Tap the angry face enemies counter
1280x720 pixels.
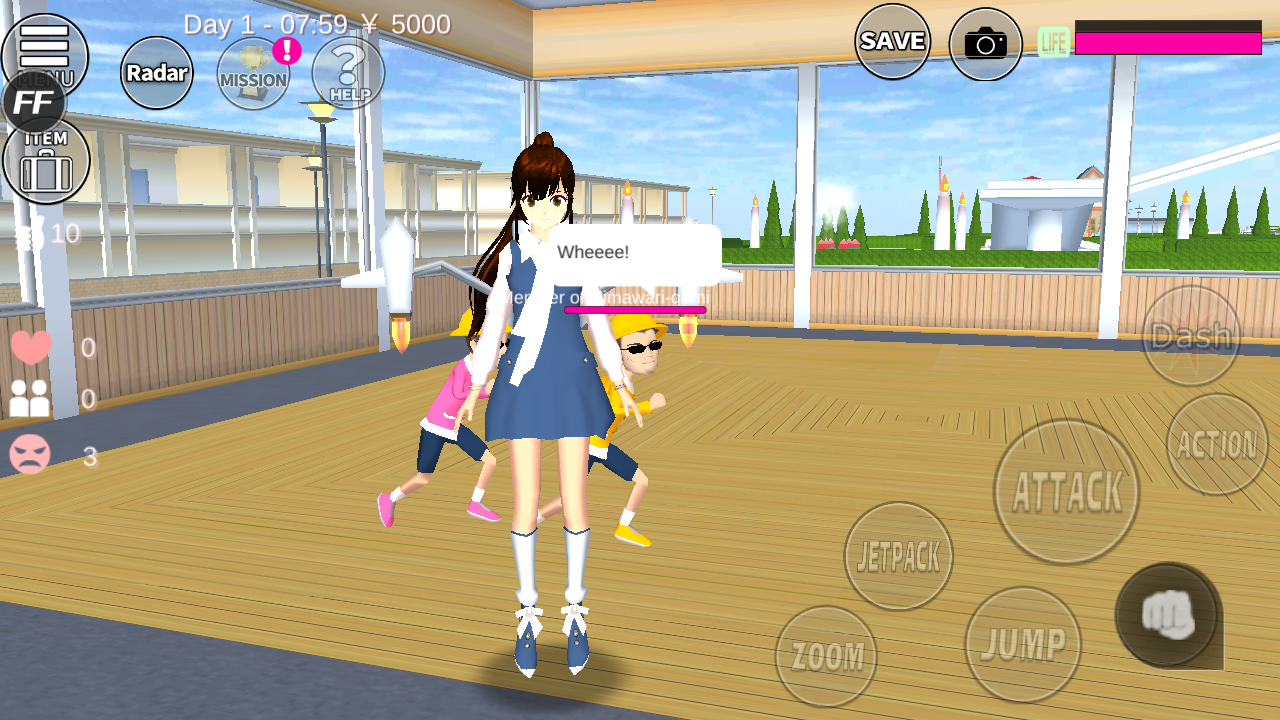(x=33, y=453)
